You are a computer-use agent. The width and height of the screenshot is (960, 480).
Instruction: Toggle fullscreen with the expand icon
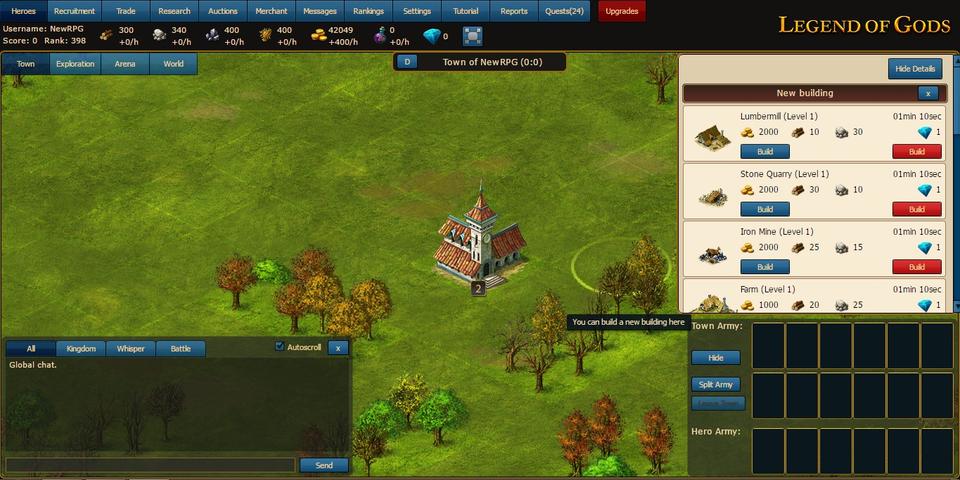coord(473,36)
